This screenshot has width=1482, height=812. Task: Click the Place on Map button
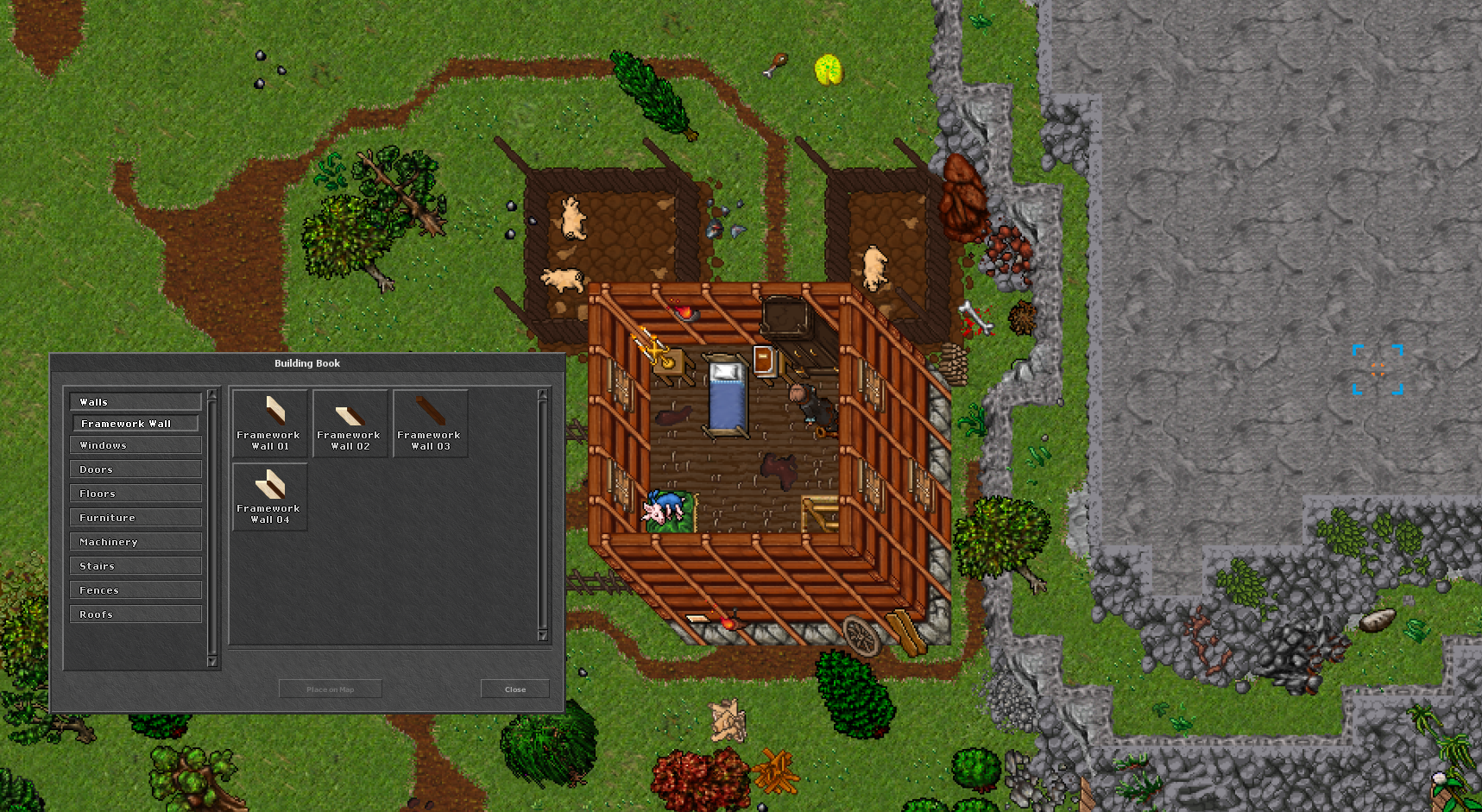tap(330, 689)
